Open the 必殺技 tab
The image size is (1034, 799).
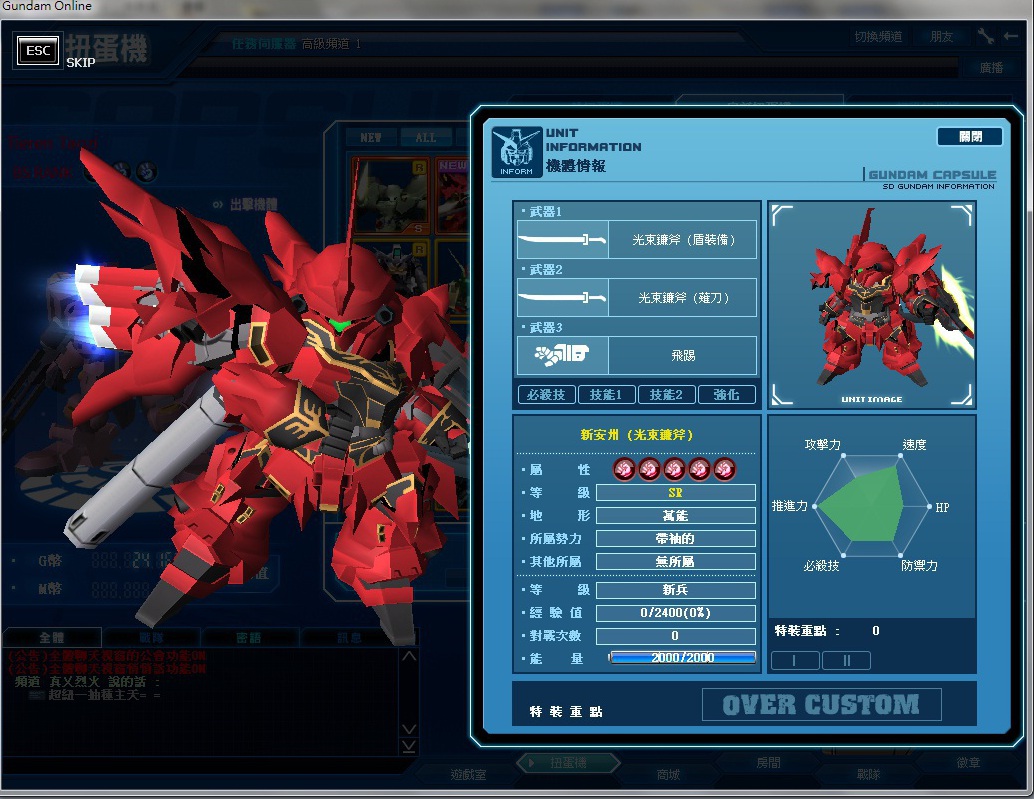(x=546, y=395)
